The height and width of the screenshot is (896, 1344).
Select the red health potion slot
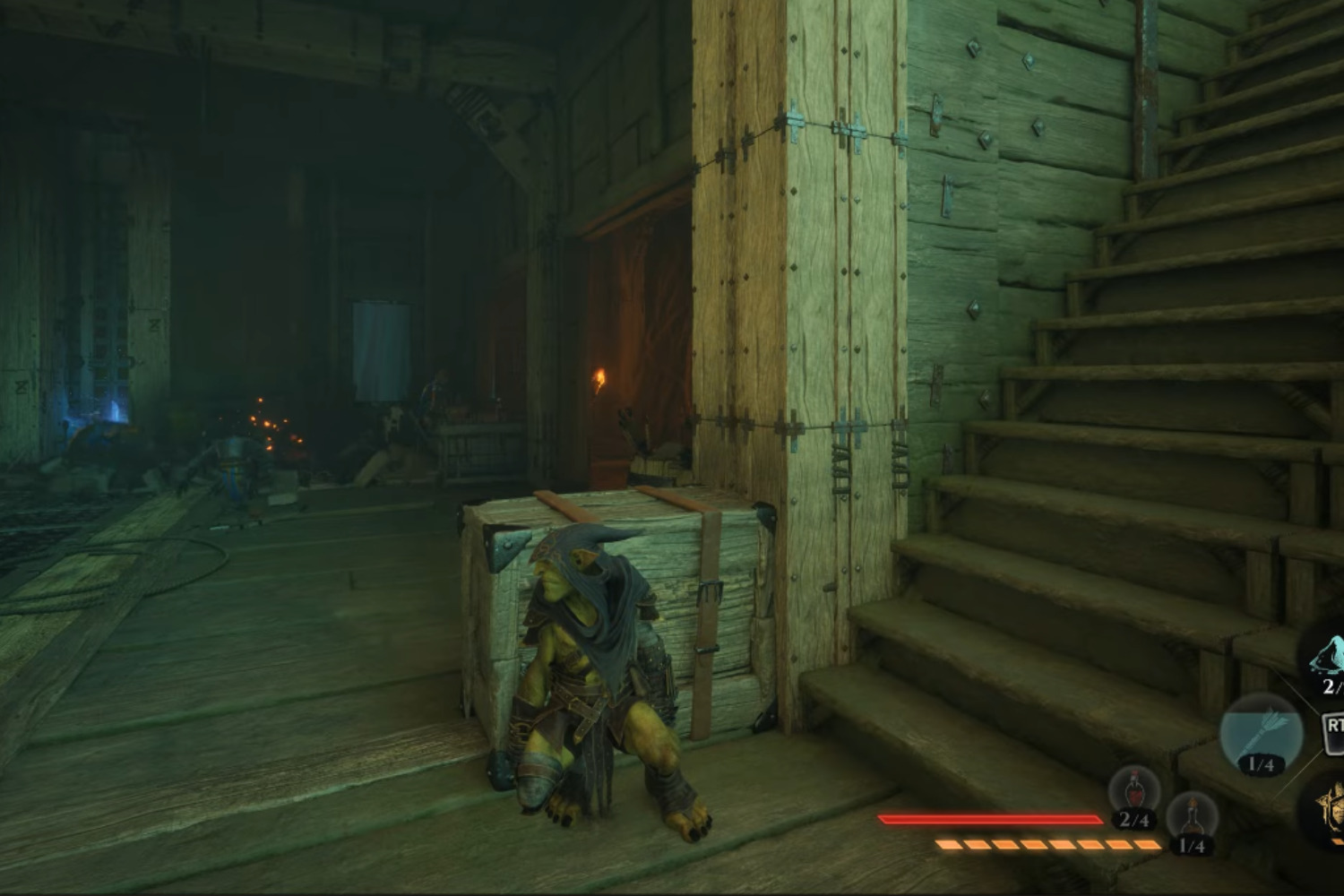pyautogui.click(x=1133, y=793)
